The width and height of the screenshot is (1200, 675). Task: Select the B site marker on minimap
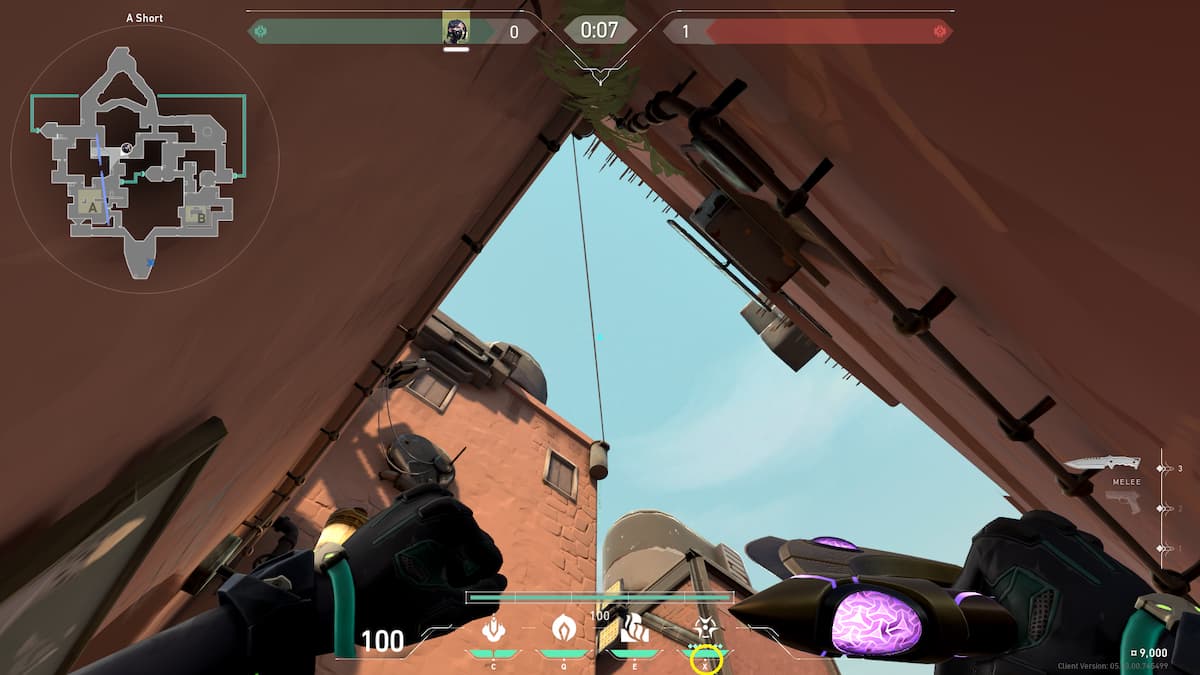200,216
